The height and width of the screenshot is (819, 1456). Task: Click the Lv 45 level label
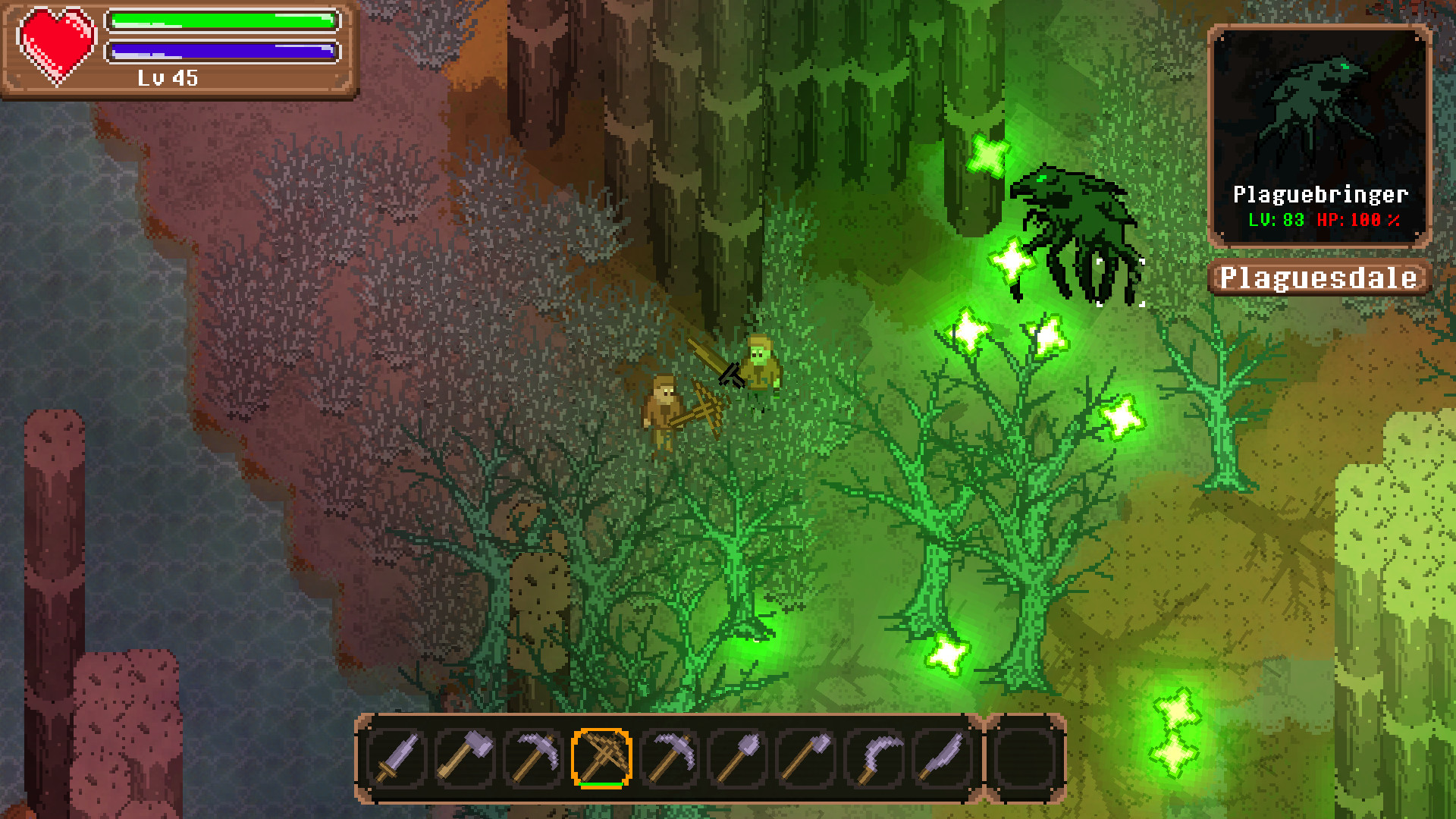point(168,77)
